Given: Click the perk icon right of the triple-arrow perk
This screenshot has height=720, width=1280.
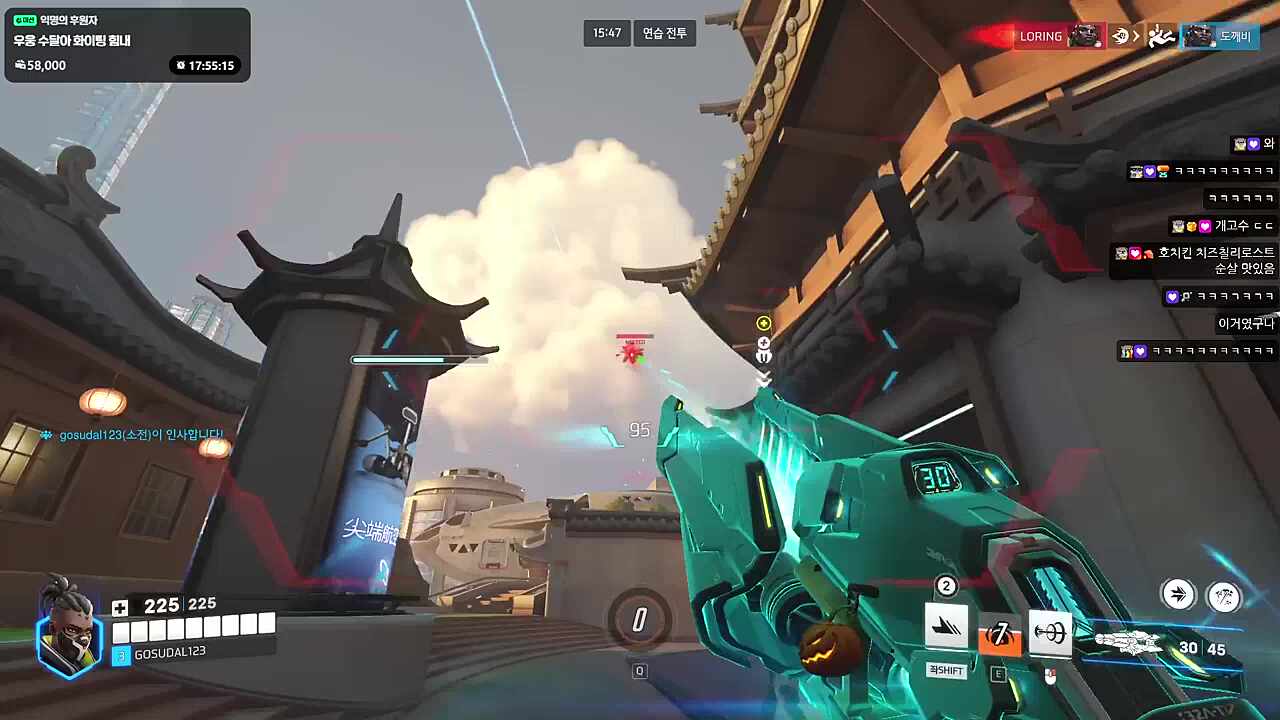Looking at the screenshot, I should point(1223,596).
